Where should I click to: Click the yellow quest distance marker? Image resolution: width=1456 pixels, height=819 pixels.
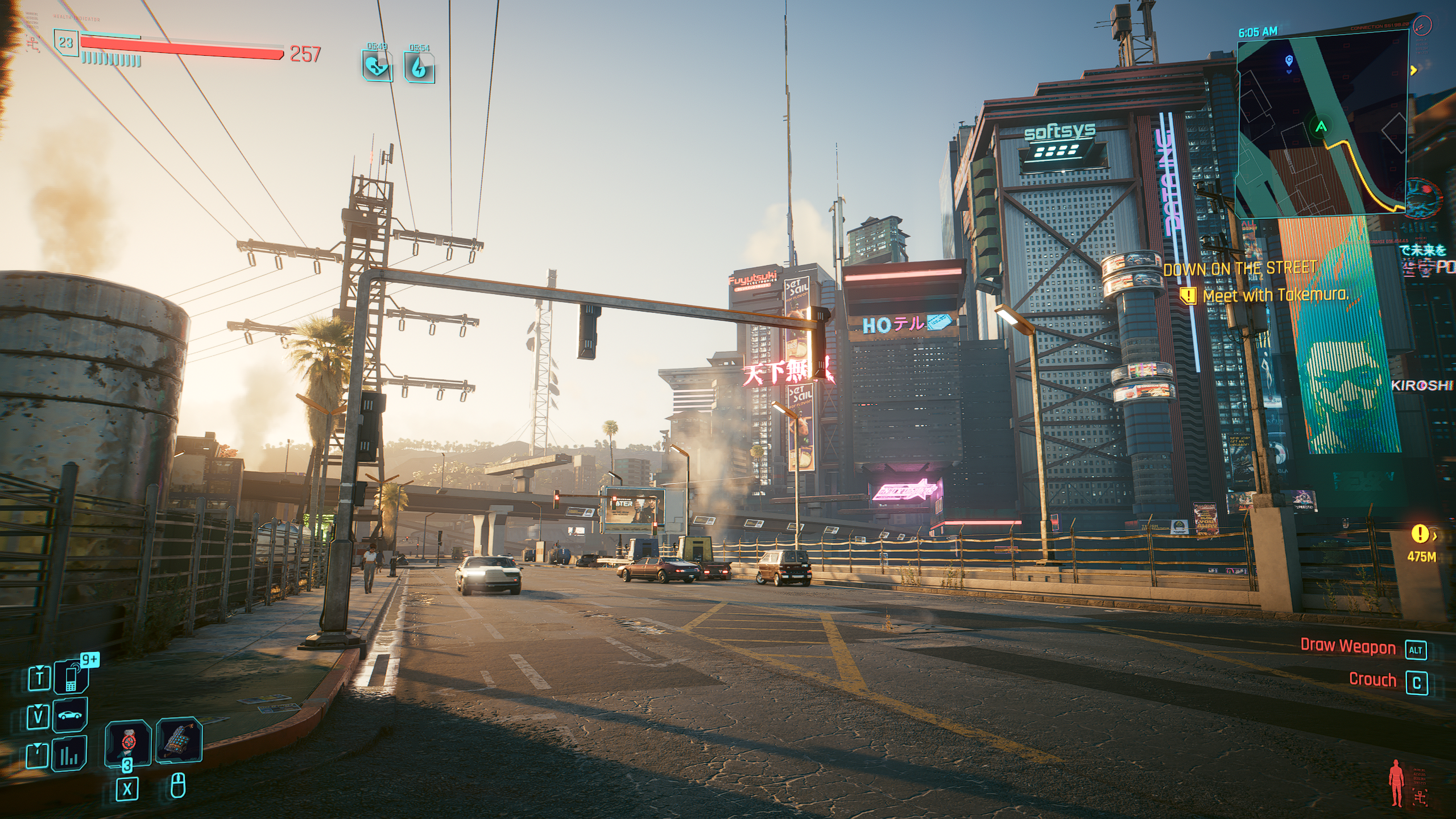point(1420,534)
